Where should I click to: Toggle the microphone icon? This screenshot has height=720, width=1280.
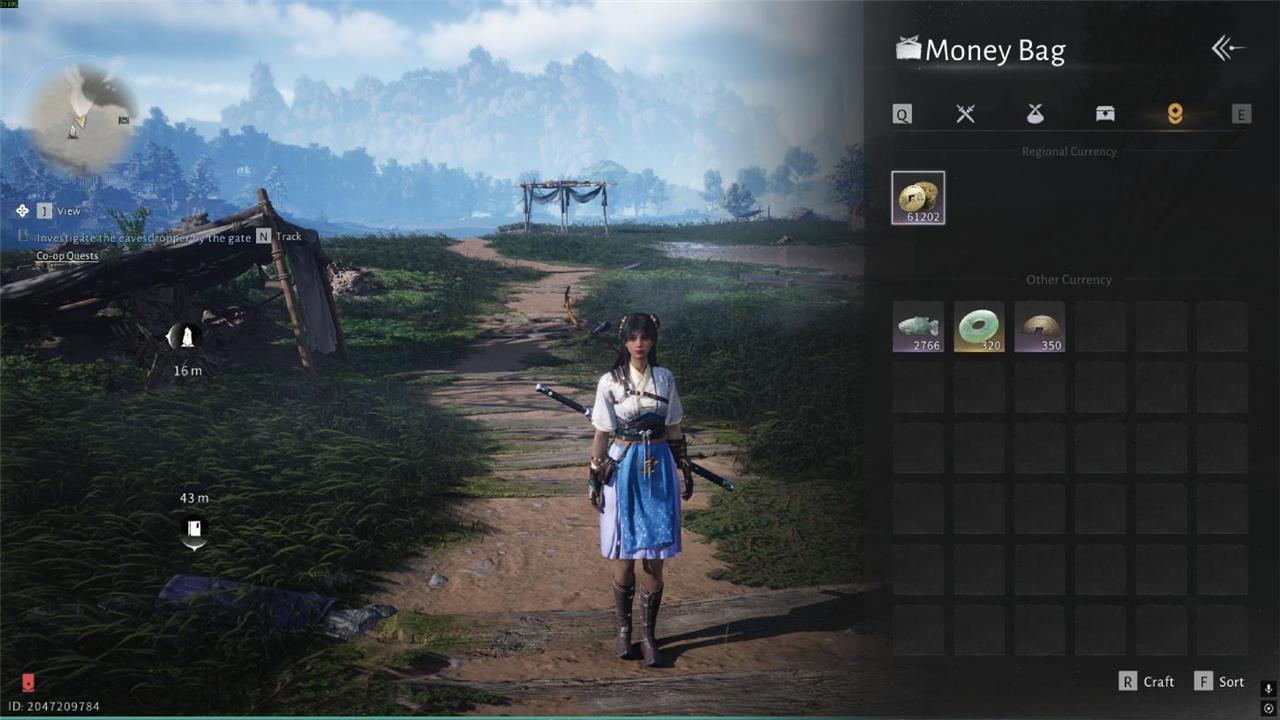click(x=1268, y=689)
